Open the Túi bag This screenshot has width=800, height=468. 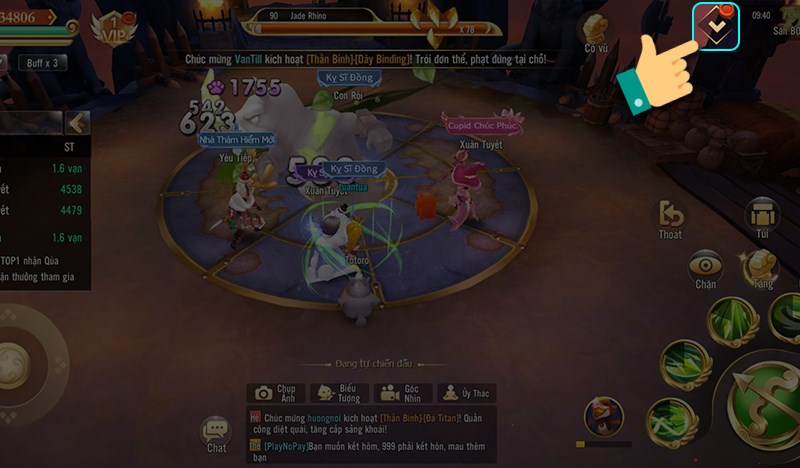click(x=763, y=219)
